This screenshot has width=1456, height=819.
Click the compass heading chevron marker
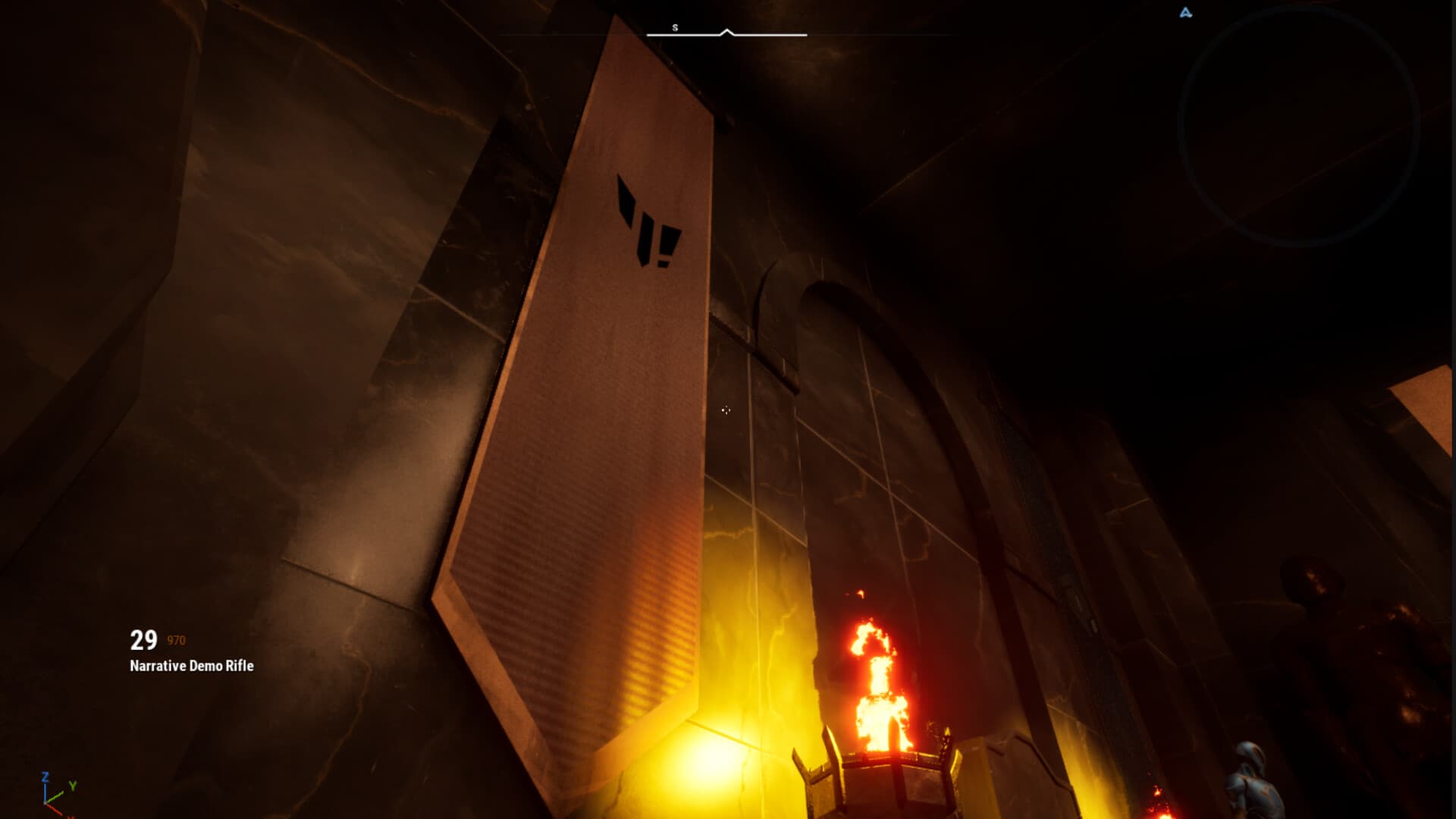pos(728,32)
